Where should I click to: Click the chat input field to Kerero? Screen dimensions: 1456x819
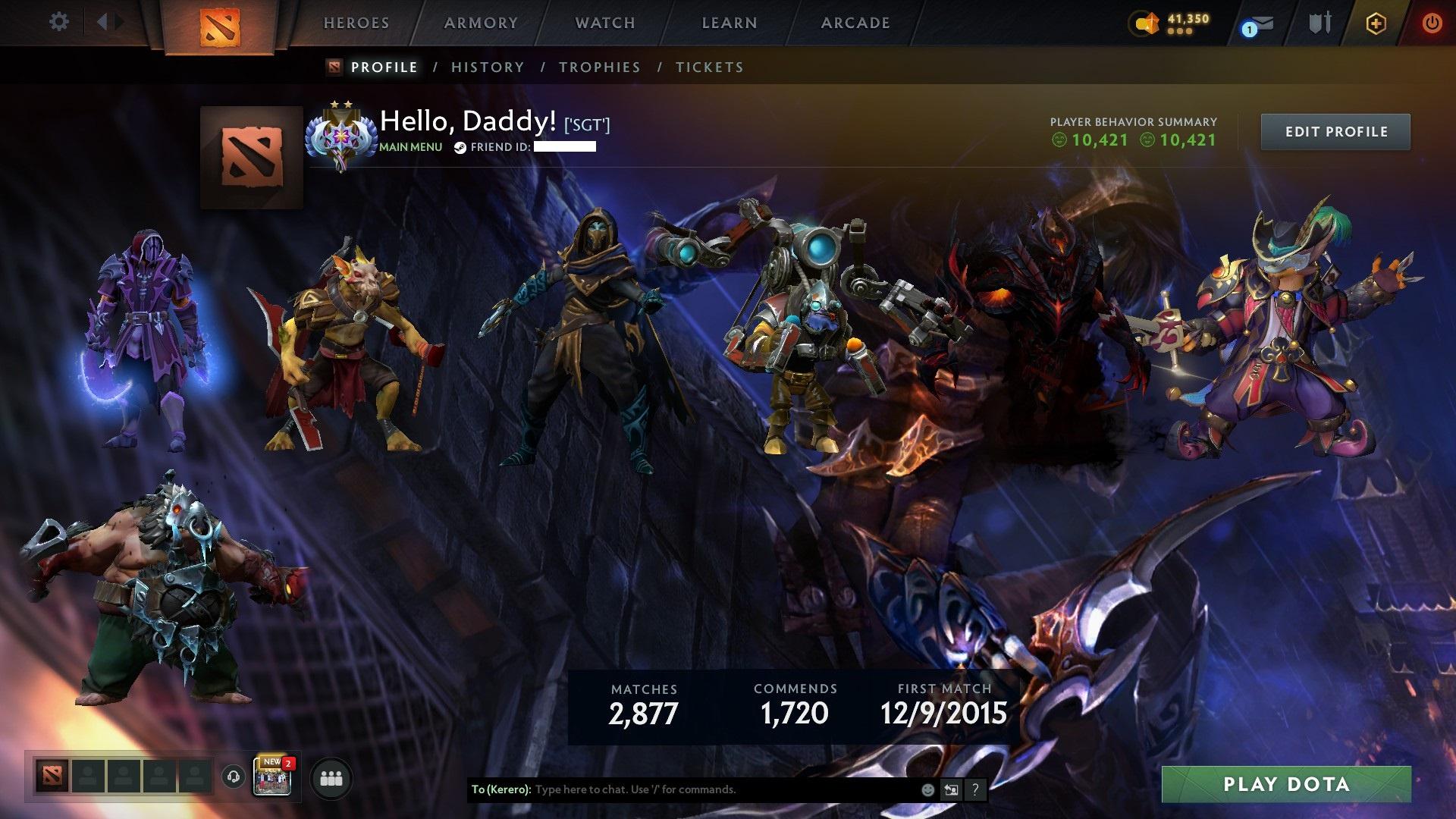coord(682,789)
